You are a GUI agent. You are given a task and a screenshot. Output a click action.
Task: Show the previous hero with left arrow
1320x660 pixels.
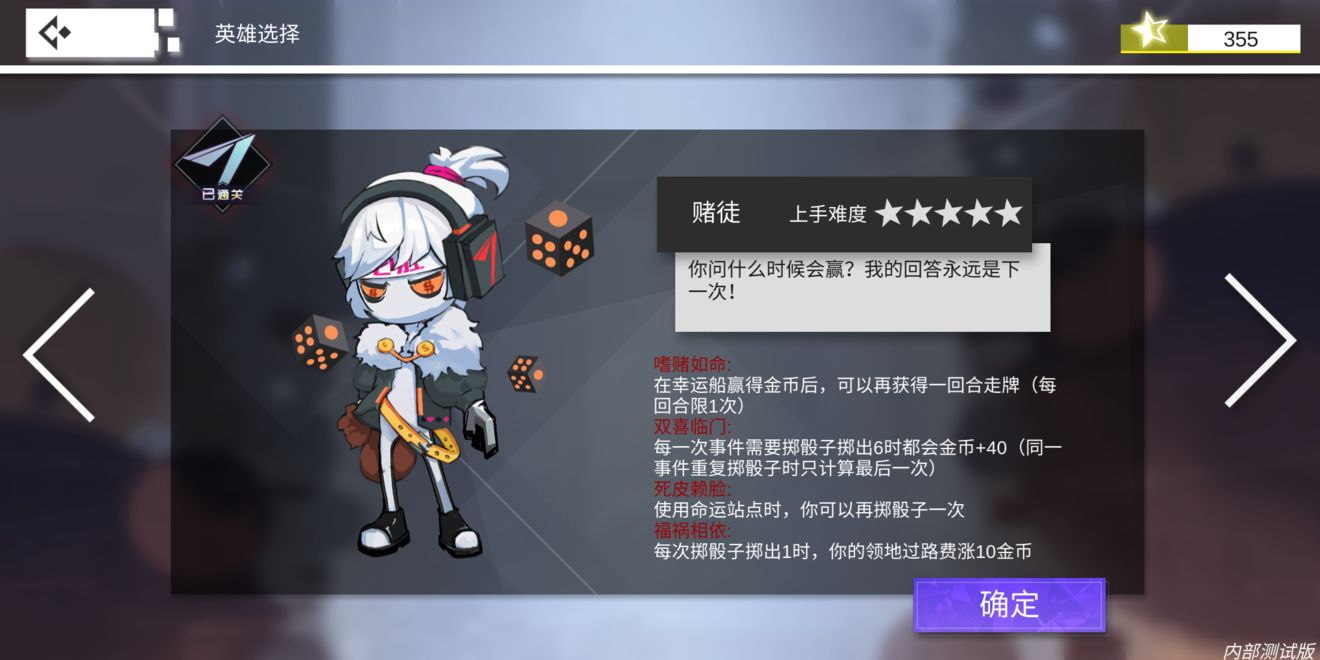[x=59, y=354]
